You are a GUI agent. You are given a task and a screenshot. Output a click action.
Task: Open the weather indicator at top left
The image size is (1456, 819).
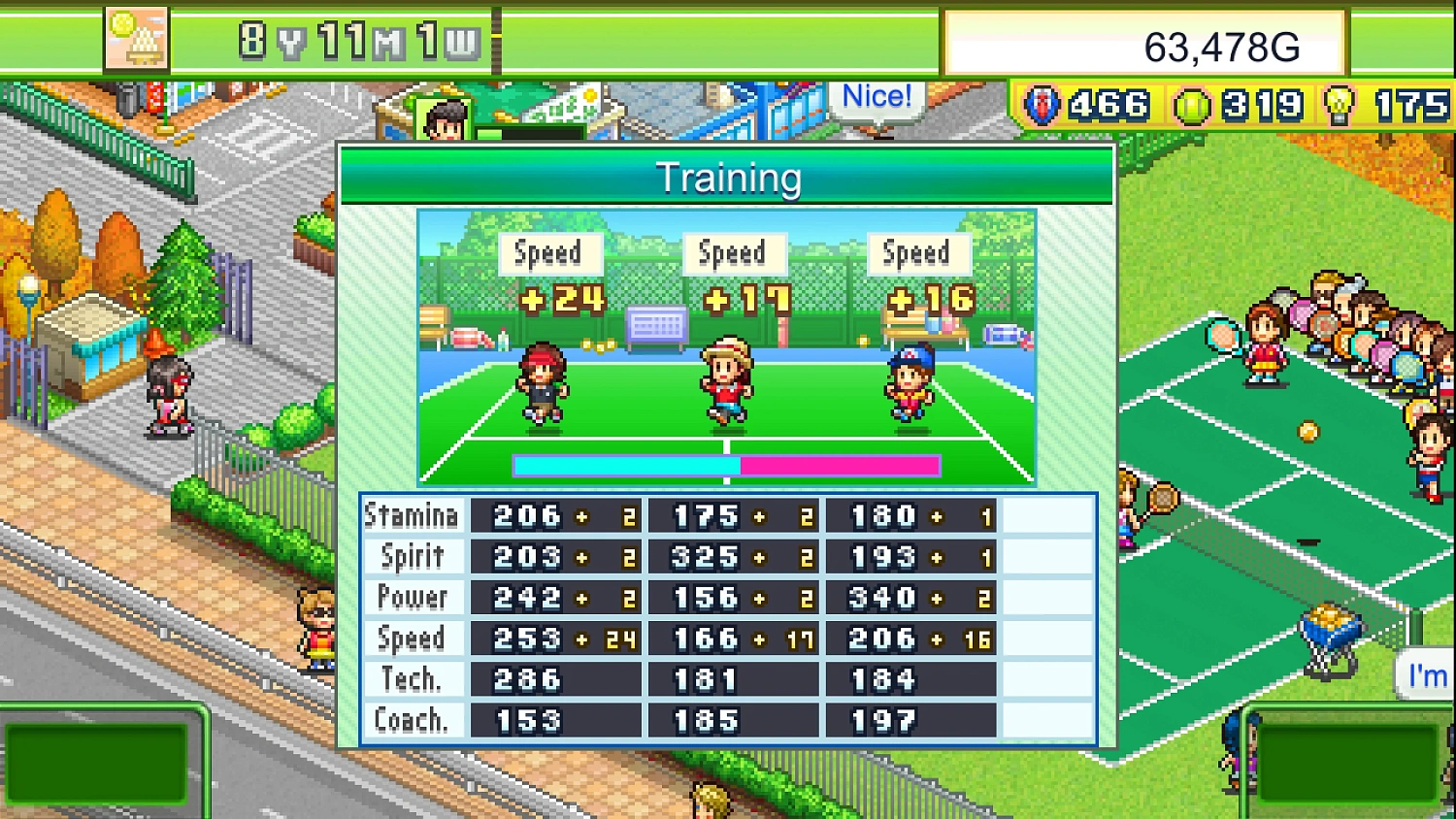click(135, 41)
